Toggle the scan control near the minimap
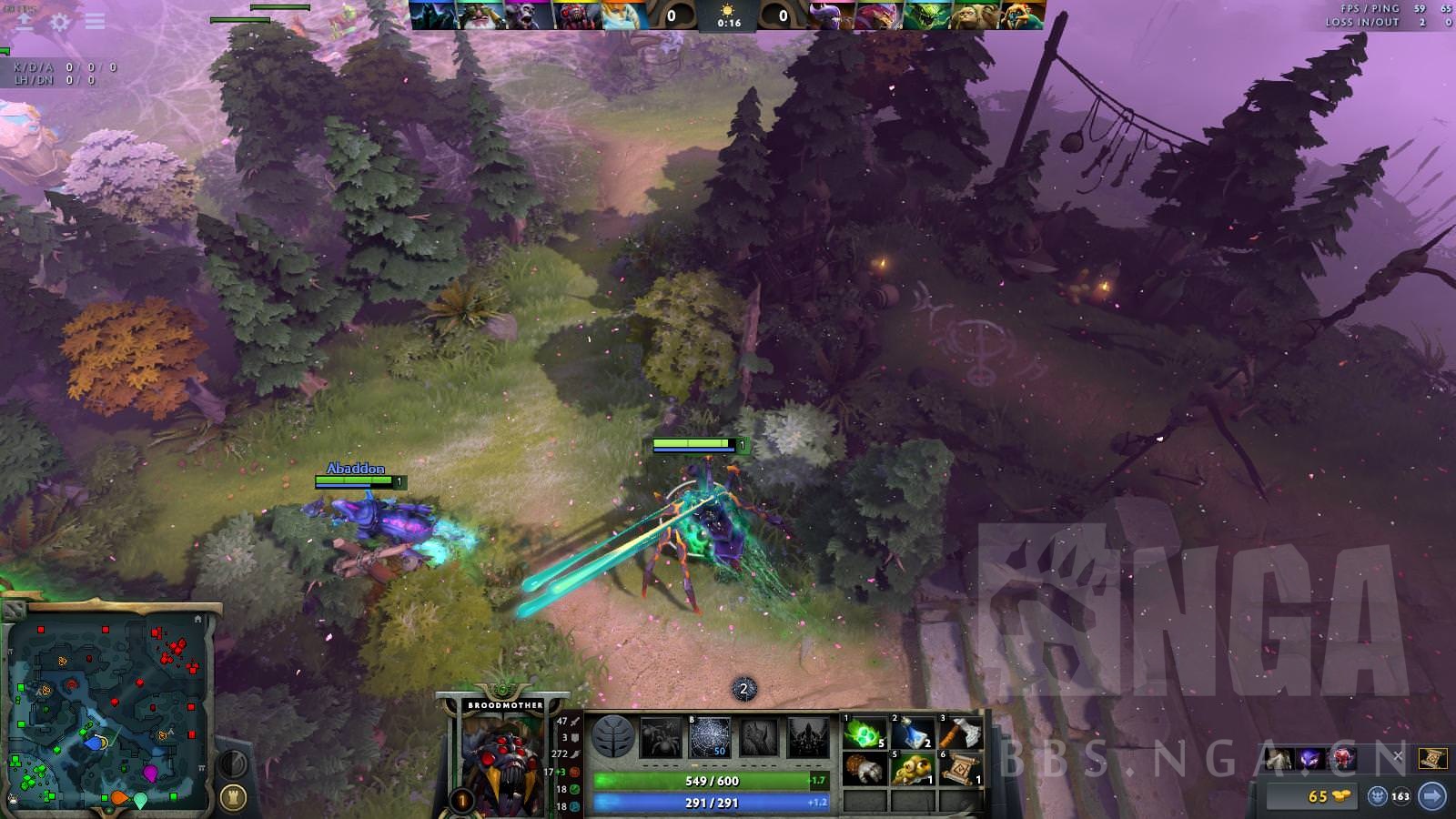Image resolution: width=1456 pixels, height=819 pixels. coord(233,763)
